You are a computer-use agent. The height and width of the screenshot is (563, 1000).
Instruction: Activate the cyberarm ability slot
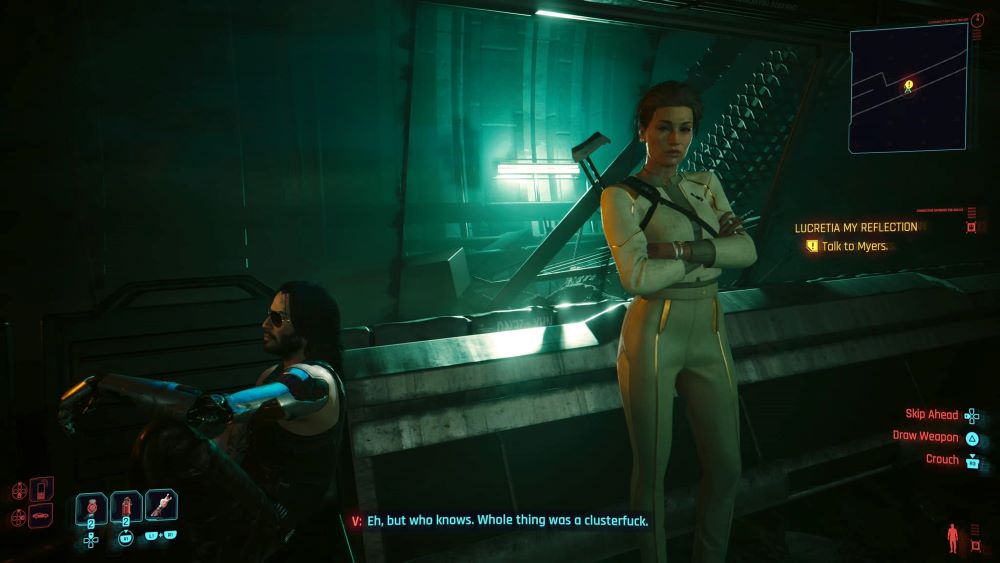[161, 505]
